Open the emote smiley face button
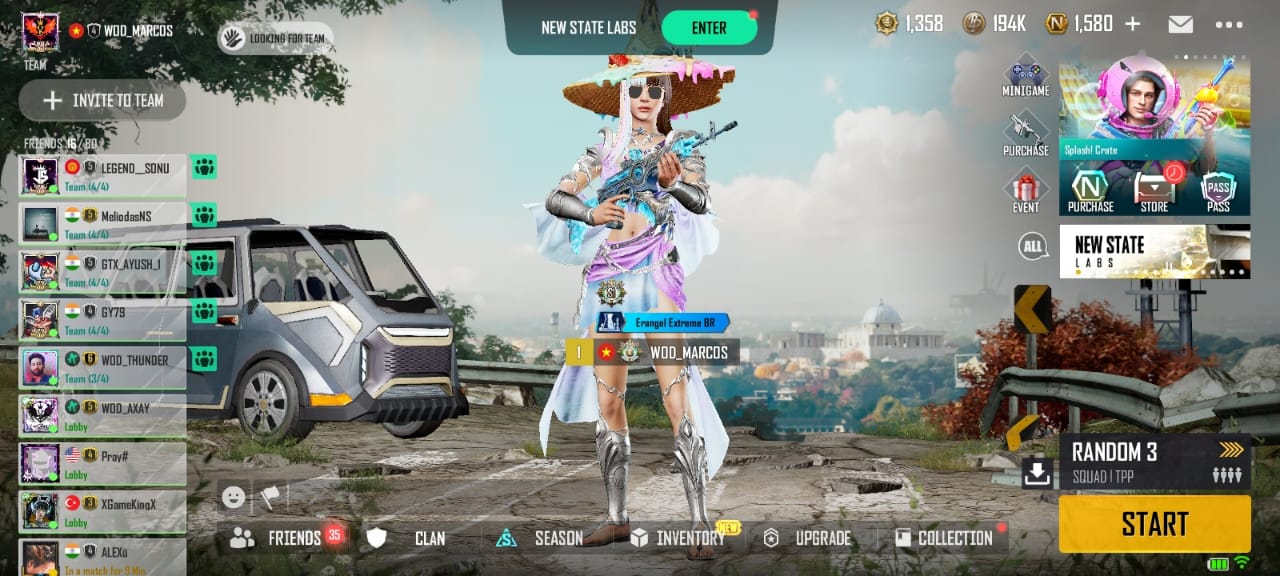The image size is (1280, 576). coord(233,496)
